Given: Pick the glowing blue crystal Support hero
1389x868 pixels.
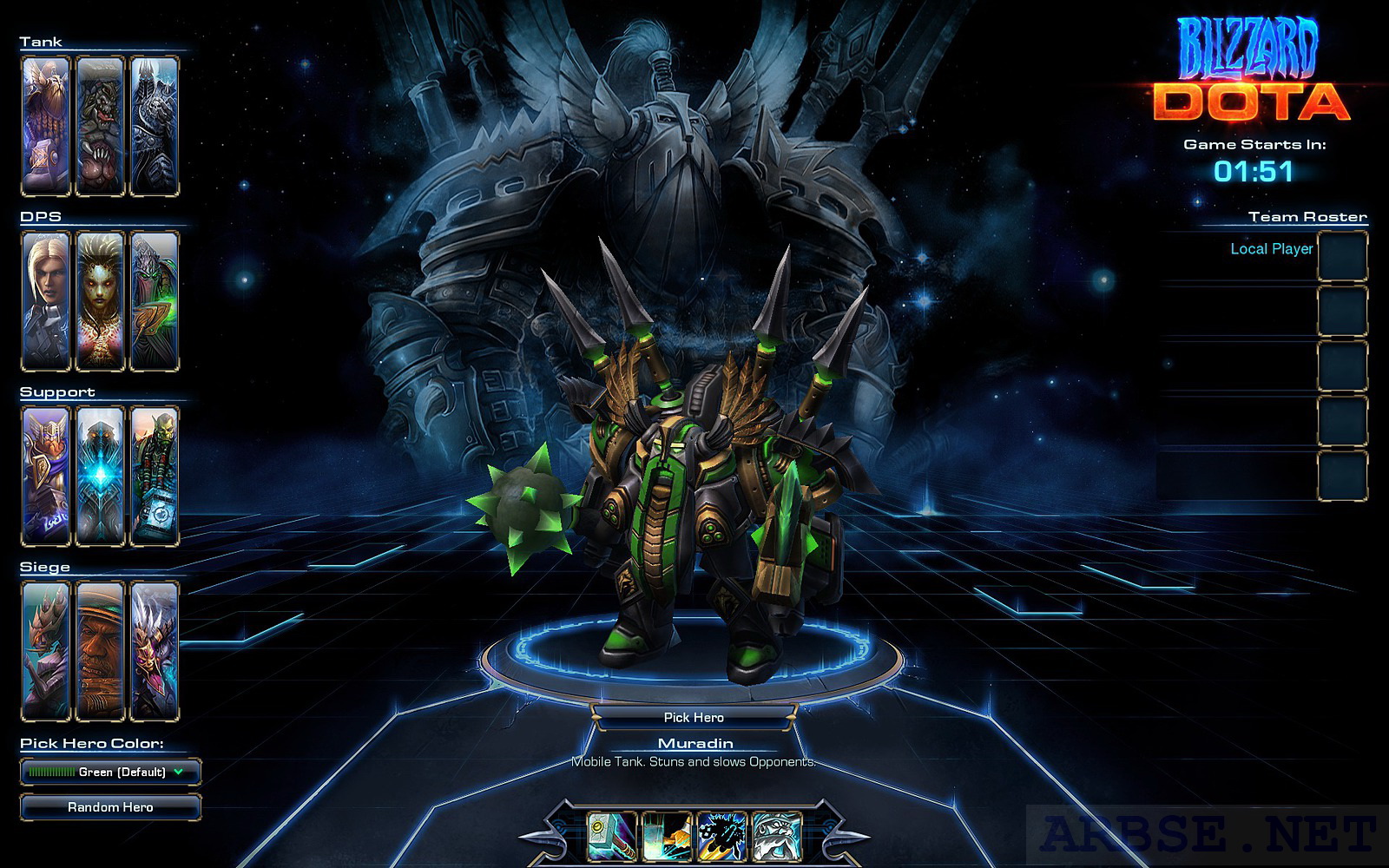Looking at the screenshot, I should coord(100,476).
